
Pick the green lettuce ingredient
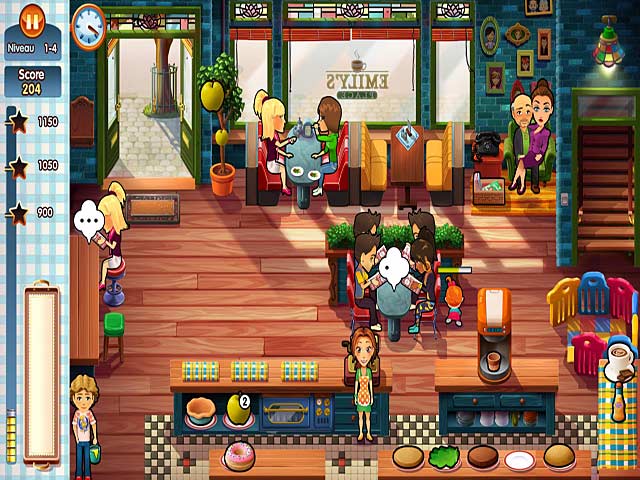(444, 457)
